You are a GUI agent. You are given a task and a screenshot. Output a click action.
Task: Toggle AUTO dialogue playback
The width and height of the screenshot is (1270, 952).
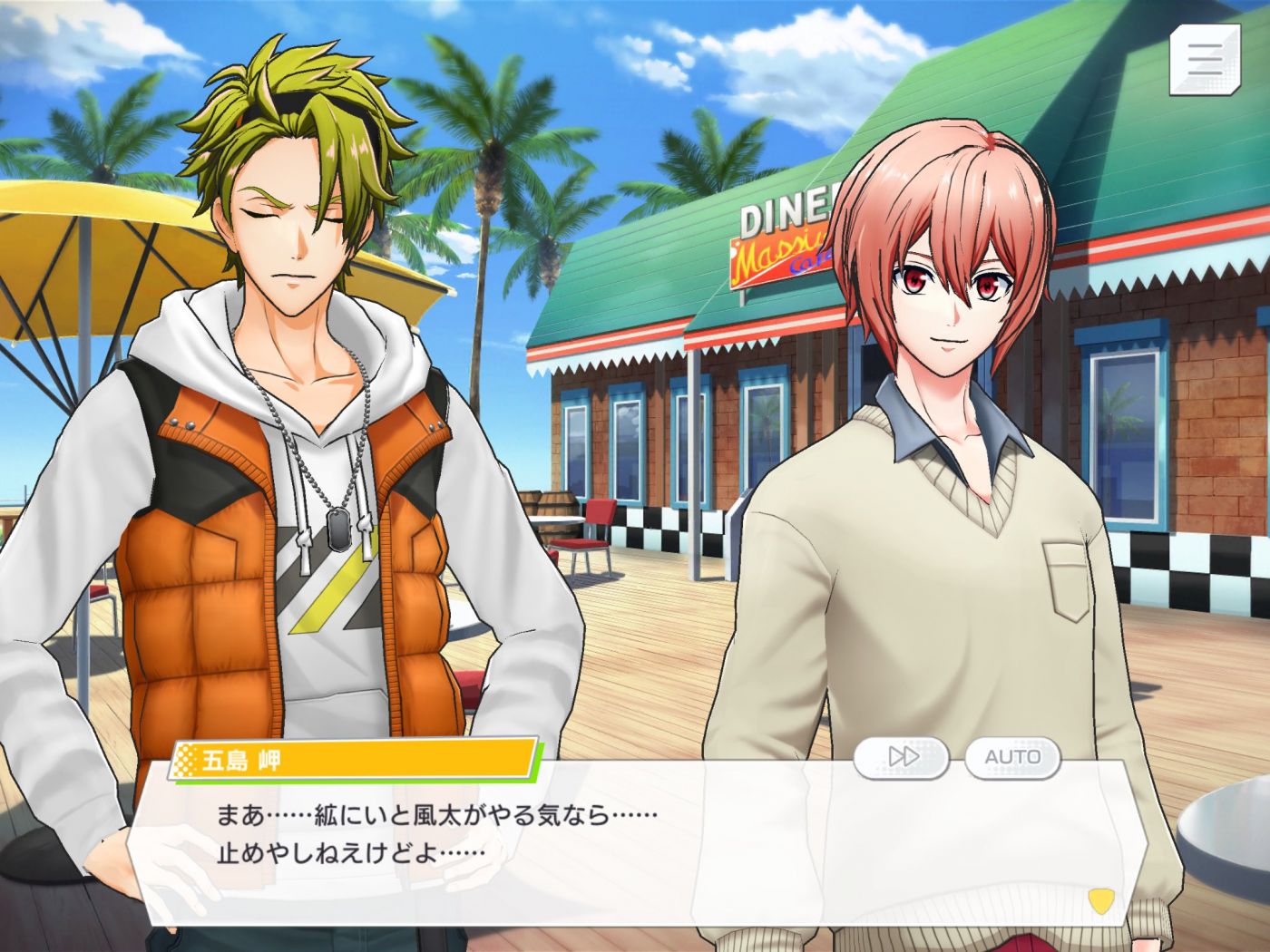tap(1012, 757)
